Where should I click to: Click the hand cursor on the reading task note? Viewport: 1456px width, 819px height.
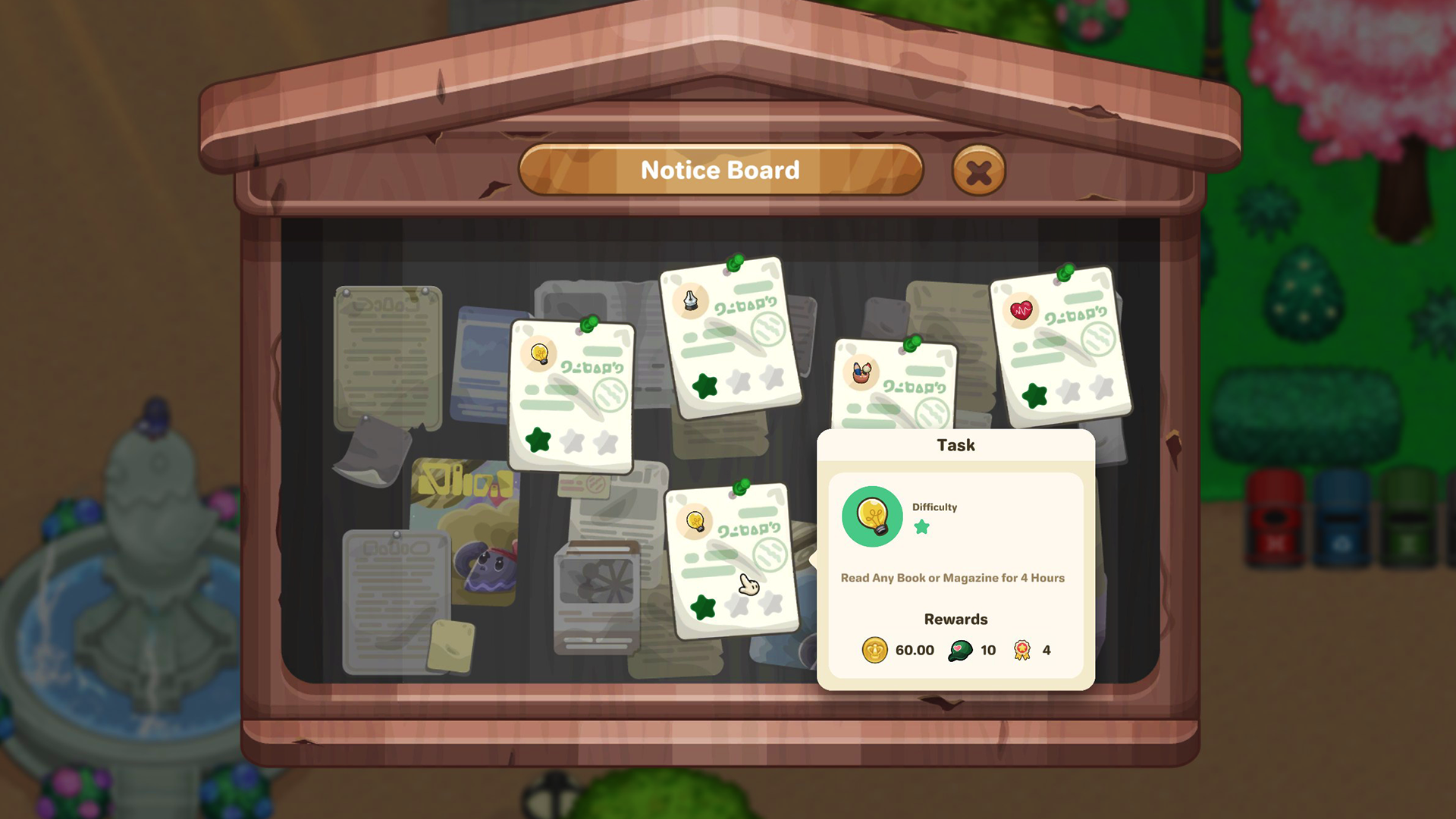pos(747,585)
